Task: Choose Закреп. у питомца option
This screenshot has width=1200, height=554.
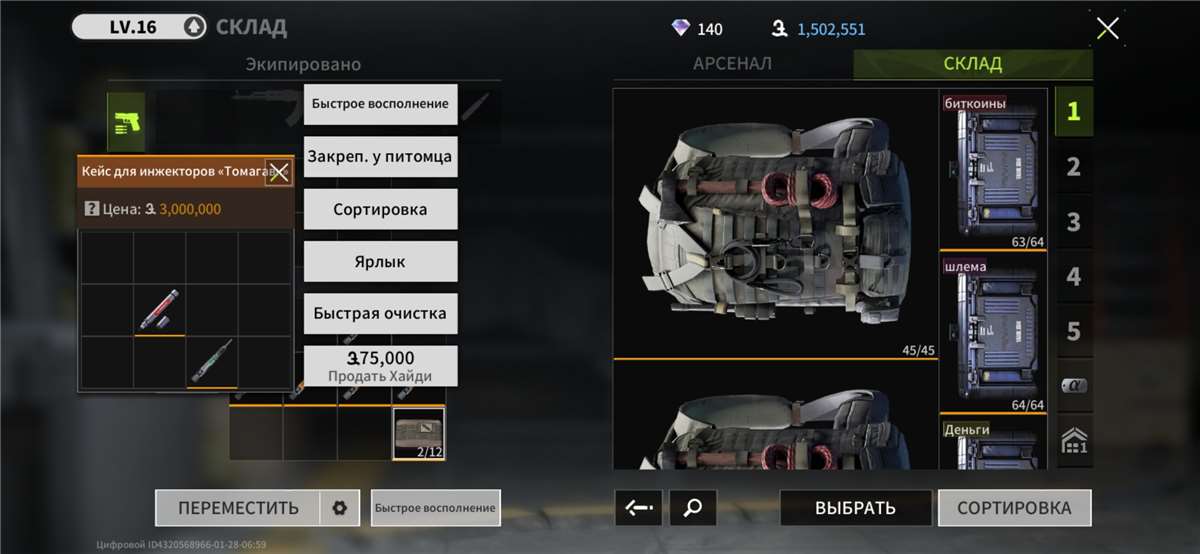Action: [x=380, y=157]
